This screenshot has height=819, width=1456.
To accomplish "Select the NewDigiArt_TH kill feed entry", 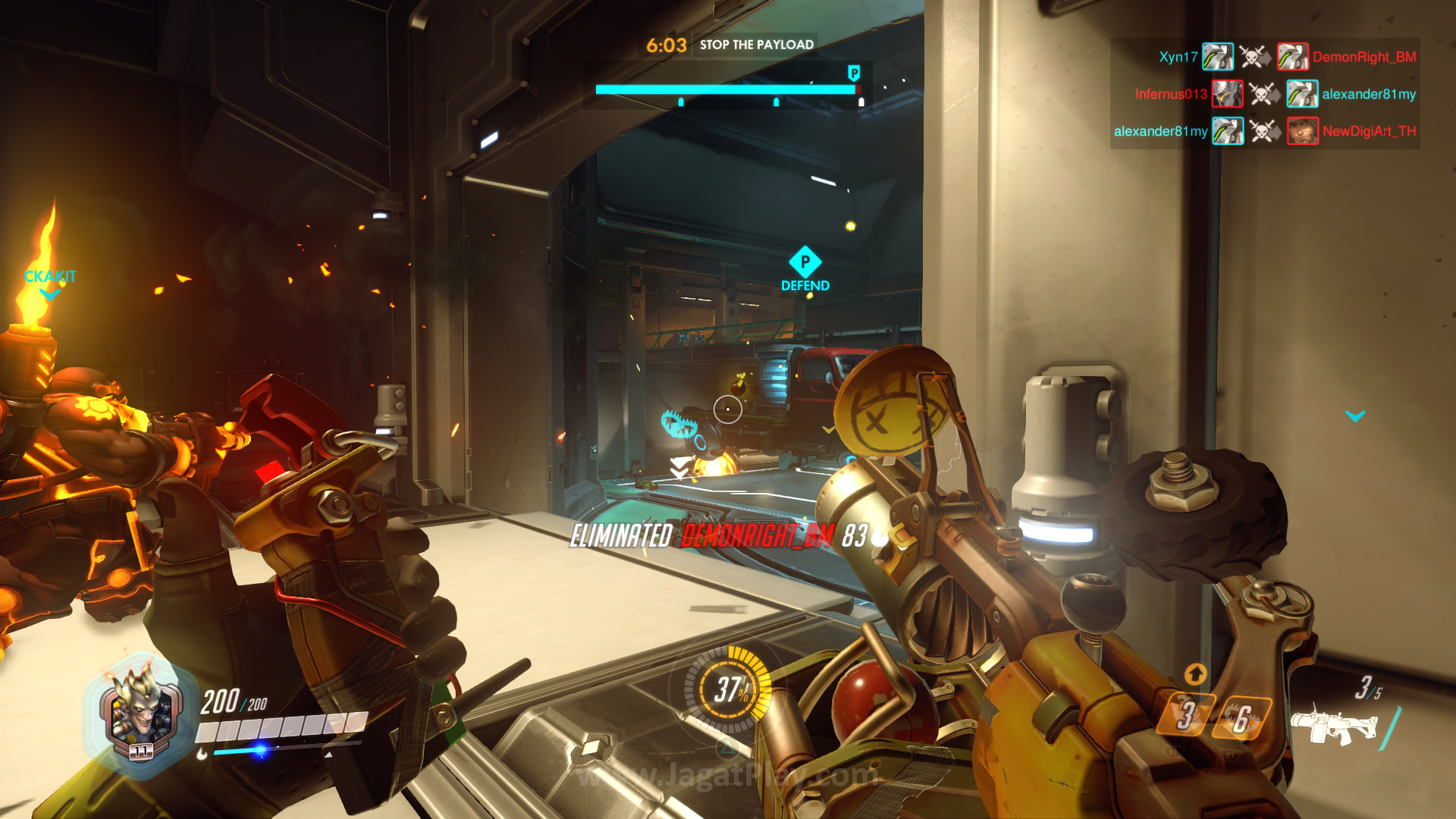I will click(1369, 131).
